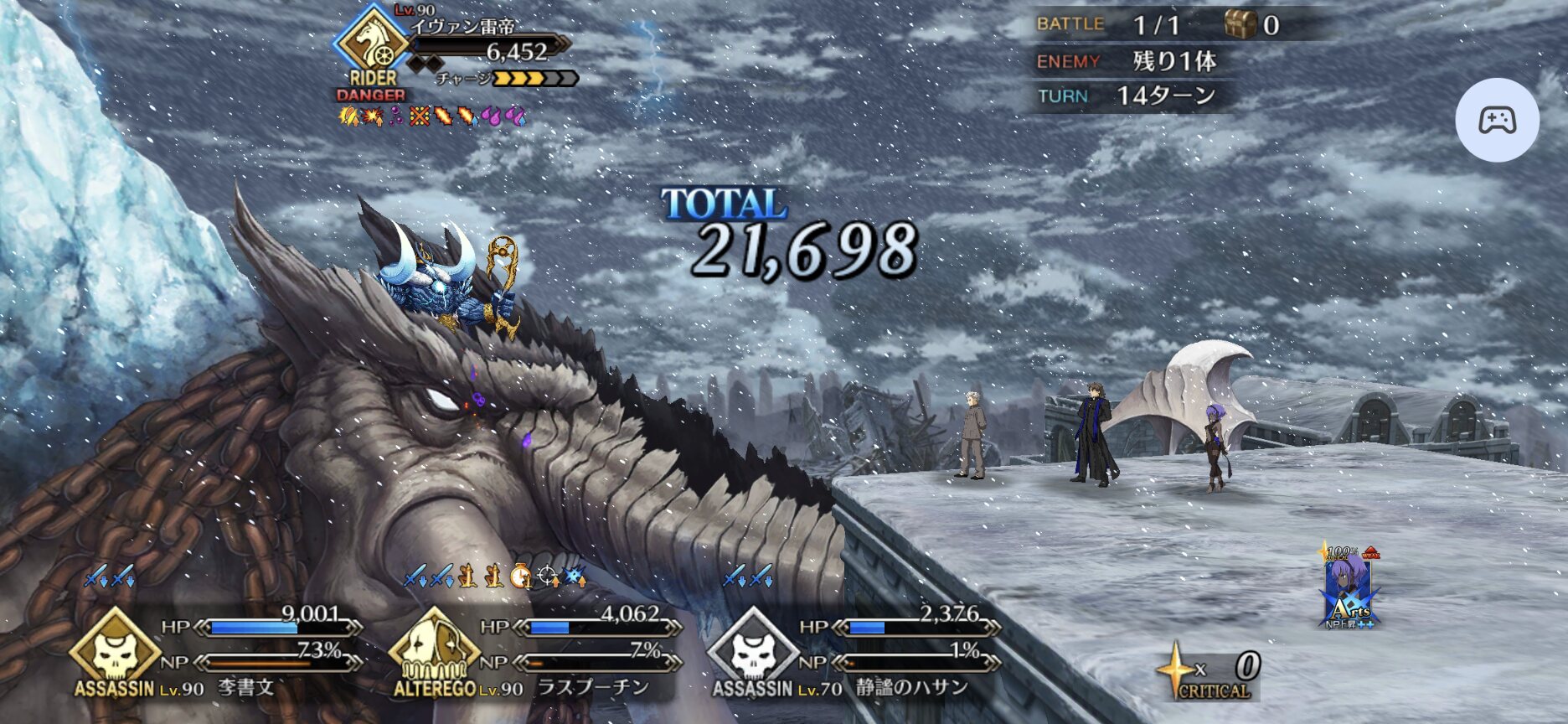Select enemy イヴァン雷帝 Rider class icon
The width and height of the screenshot is (1568, 724).
tap(372, 42)
